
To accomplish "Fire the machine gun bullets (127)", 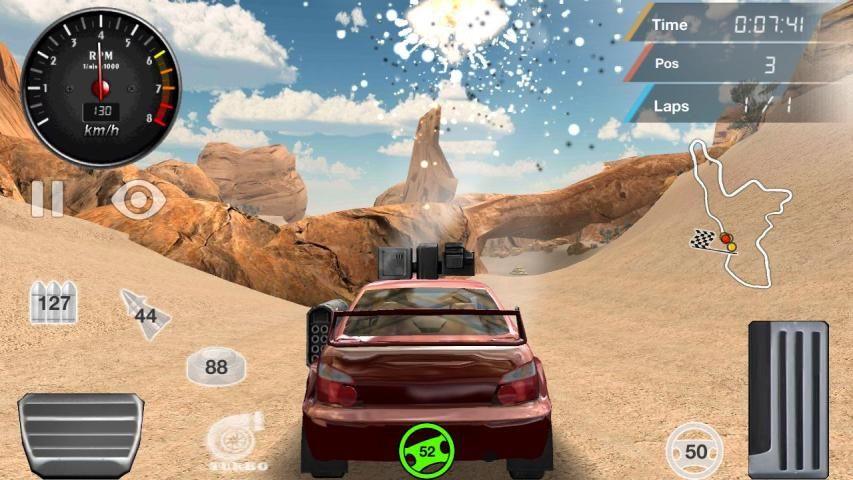I will pos(53,301).
